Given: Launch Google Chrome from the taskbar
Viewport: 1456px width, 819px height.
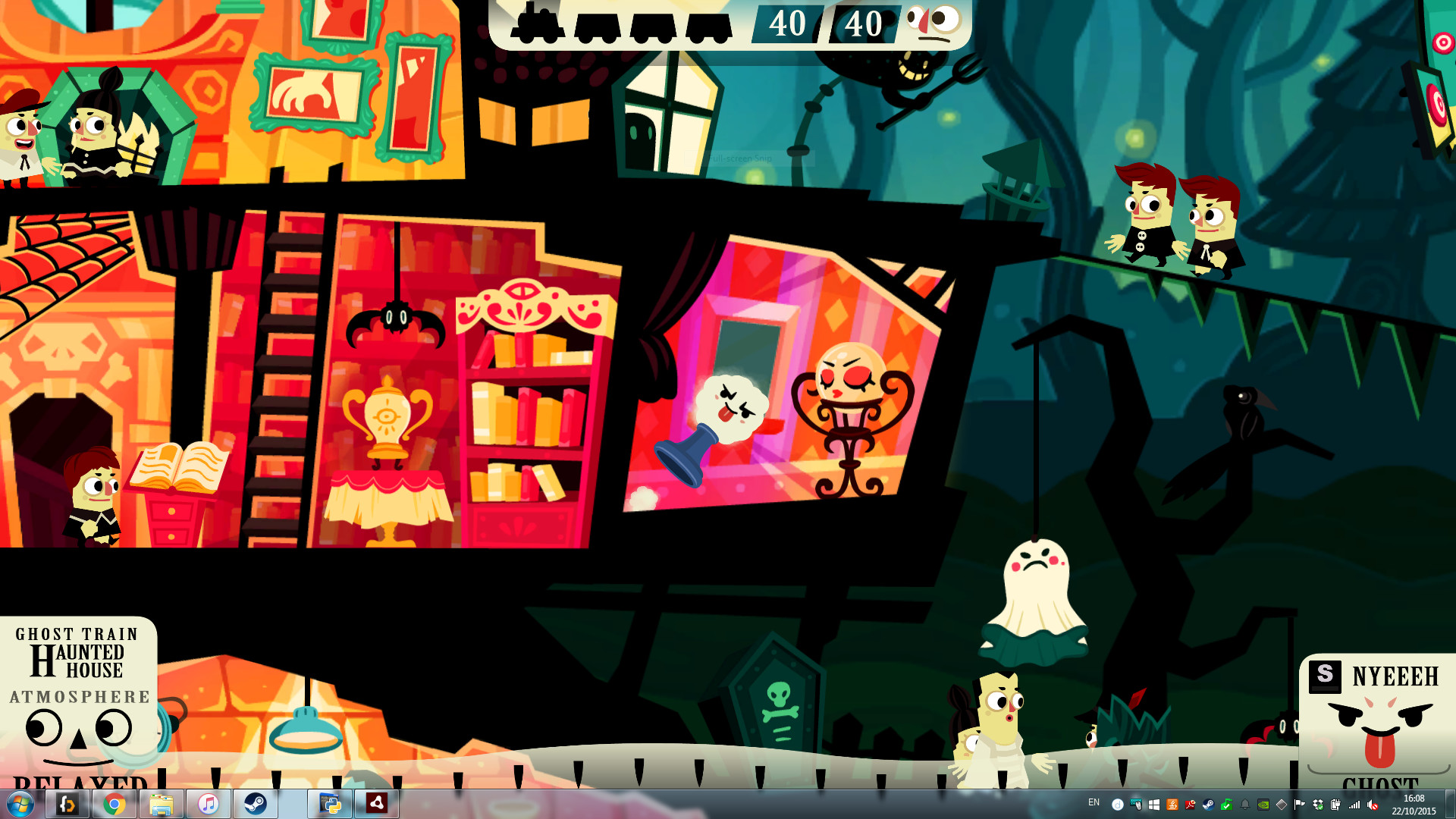Looking at the screenshot, I should point(114,804).
